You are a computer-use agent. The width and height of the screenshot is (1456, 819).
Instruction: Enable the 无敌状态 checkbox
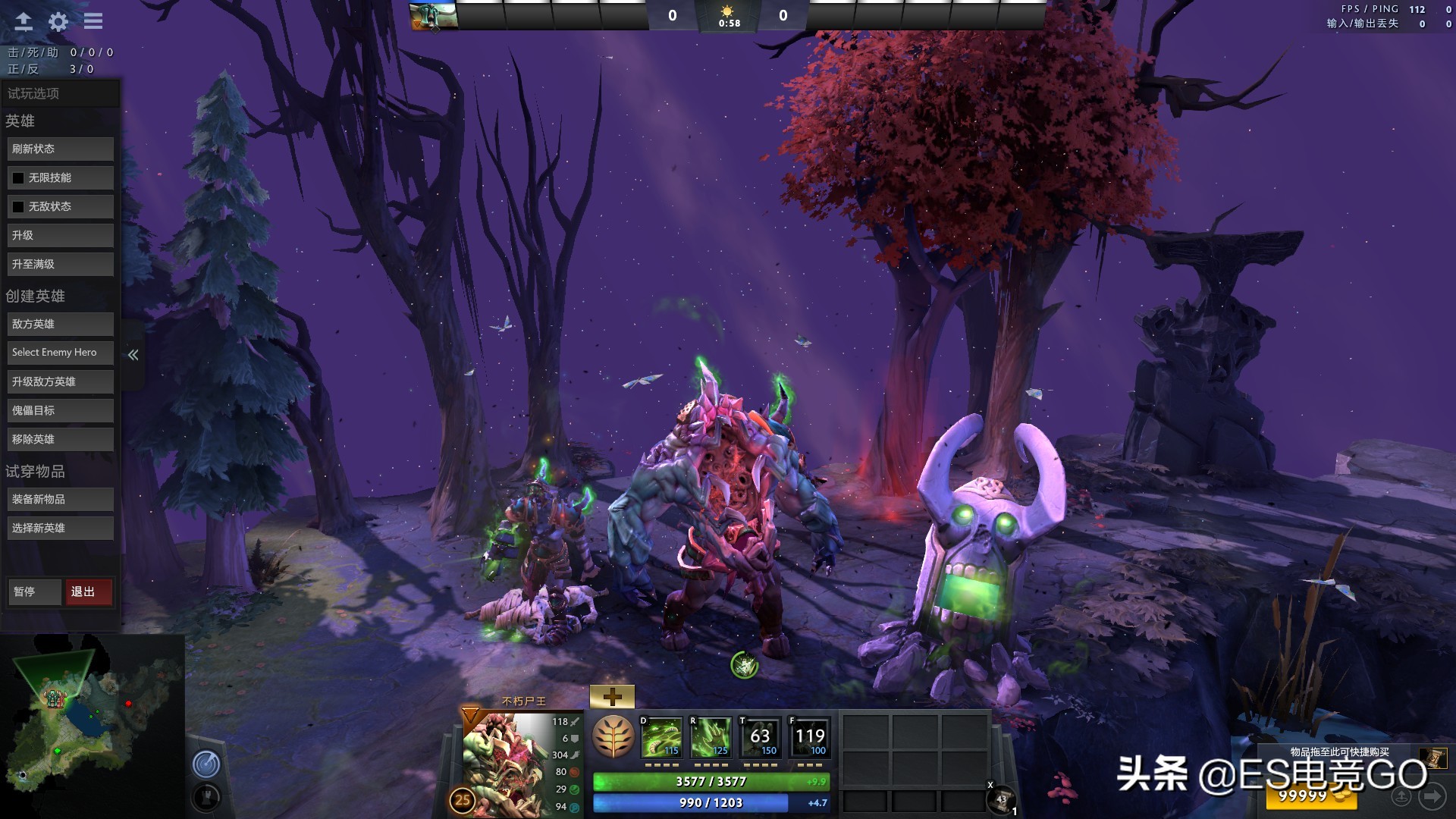(19, 206)
